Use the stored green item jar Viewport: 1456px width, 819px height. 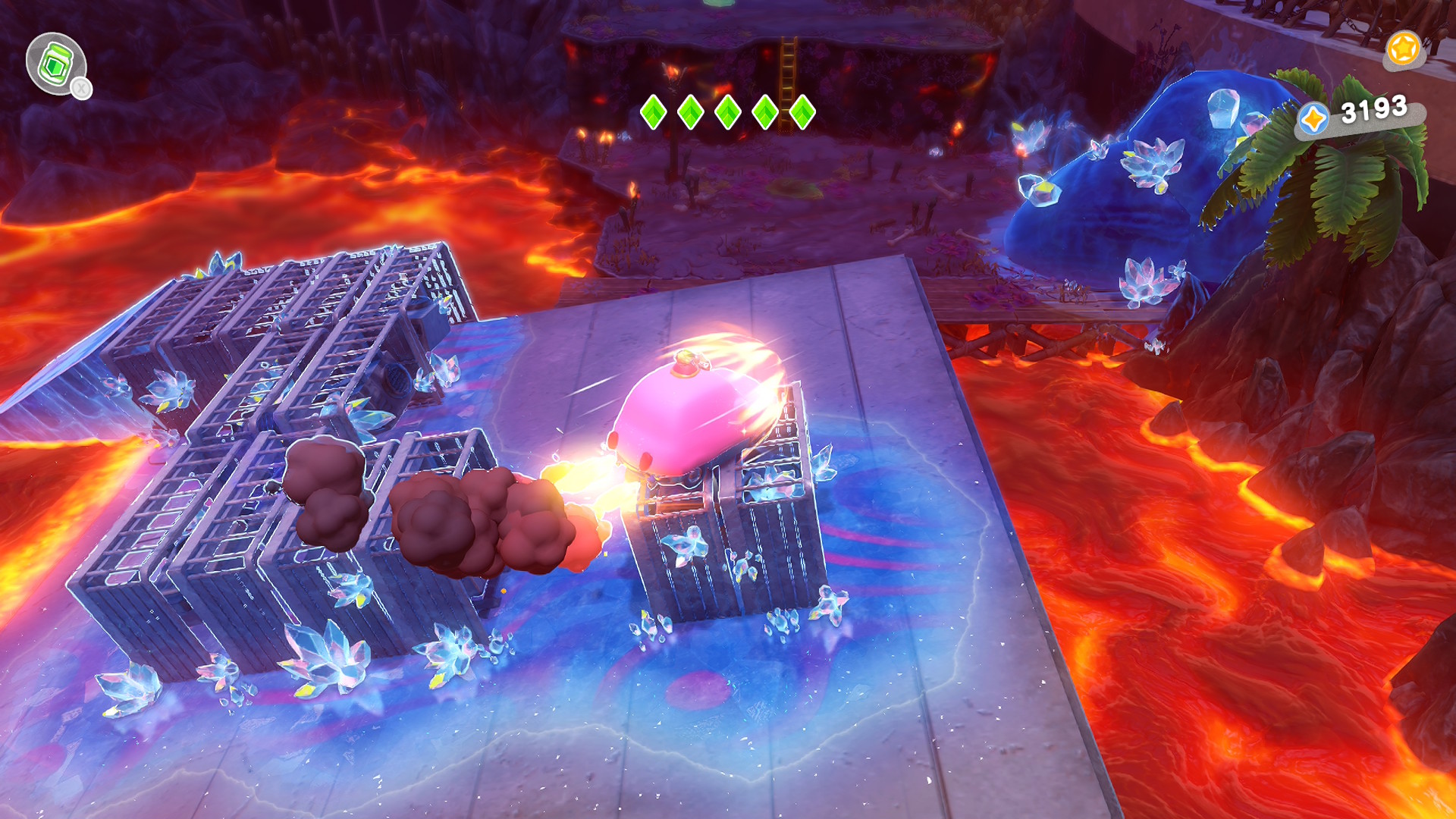(55, 64)
